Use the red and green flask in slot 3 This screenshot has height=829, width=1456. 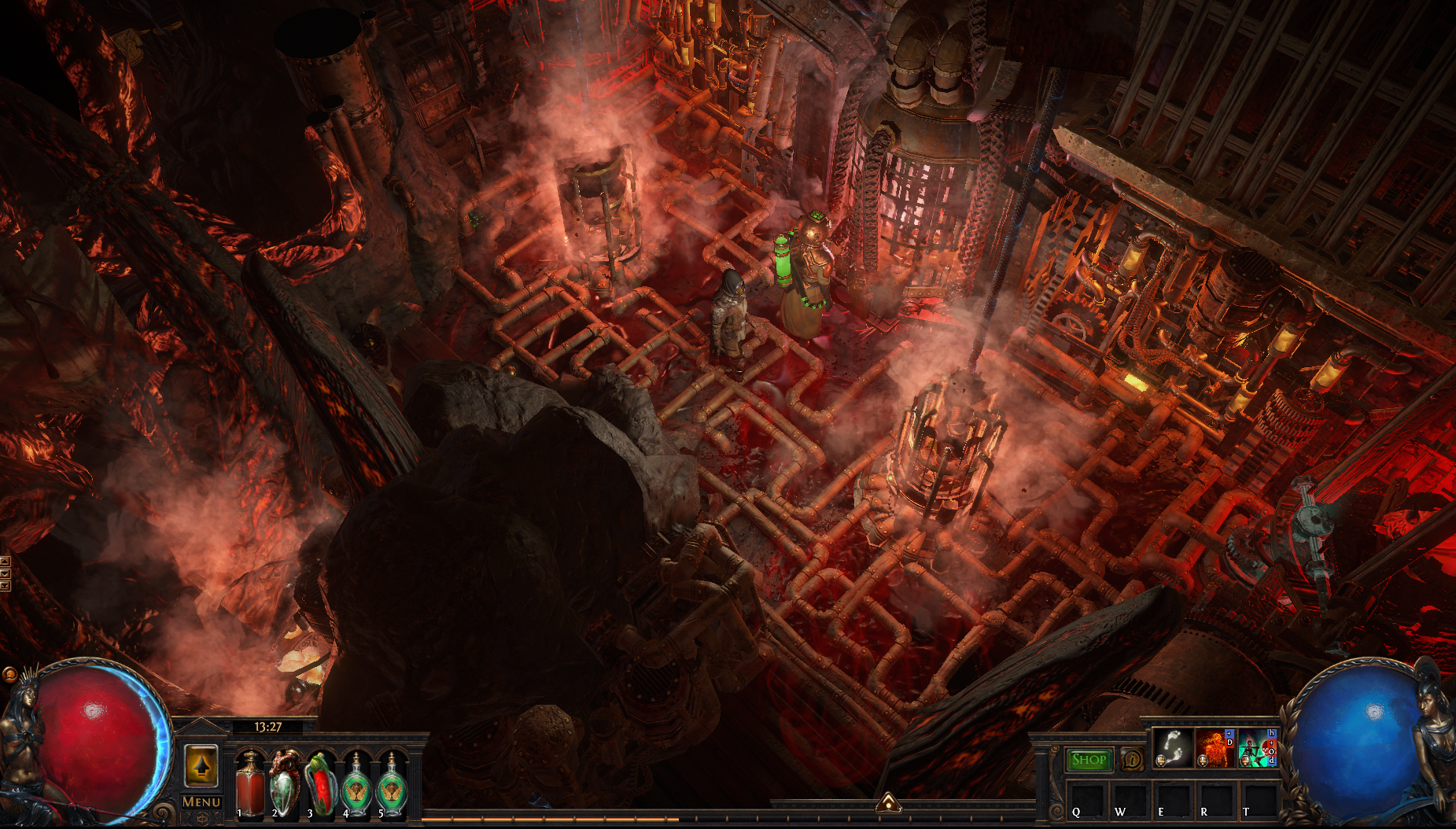coord(320,784)
